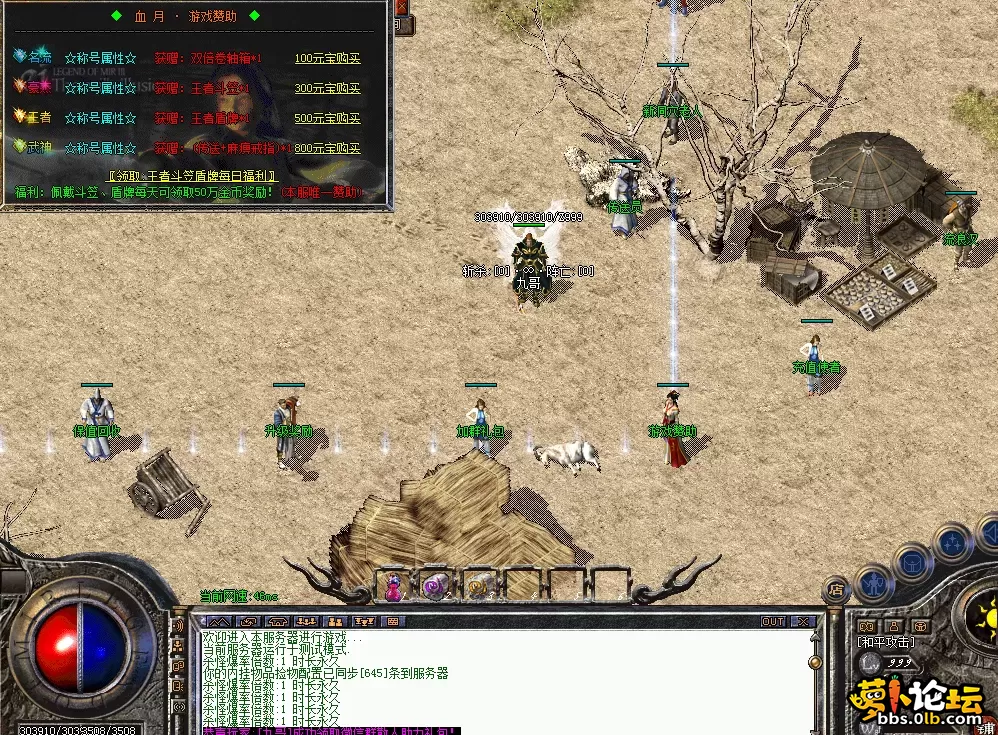Click the OUT button on chat bar
998x735 pixels.
point(773,622)
